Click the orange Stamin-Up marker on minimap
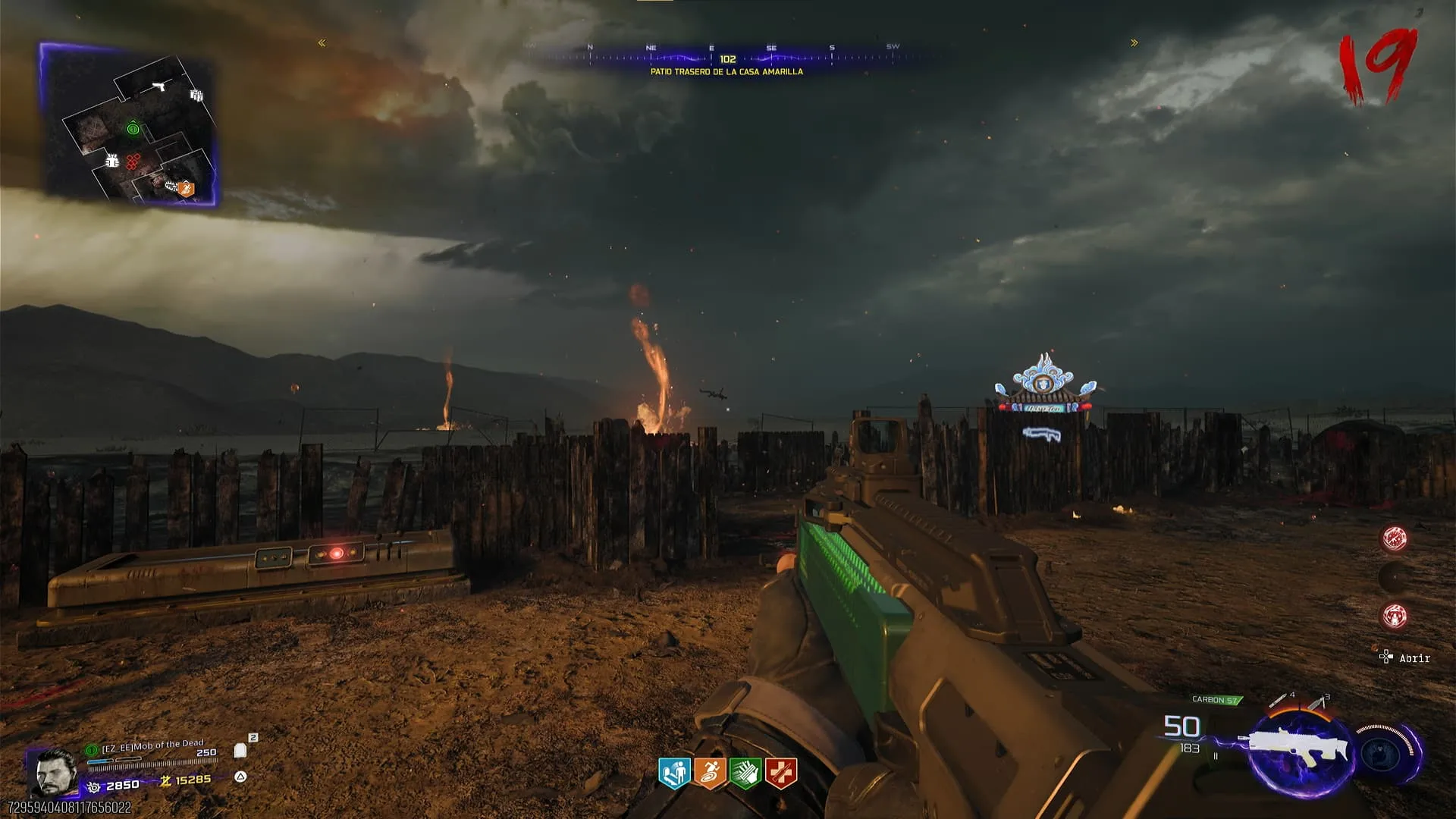 [x=186, y=188]
